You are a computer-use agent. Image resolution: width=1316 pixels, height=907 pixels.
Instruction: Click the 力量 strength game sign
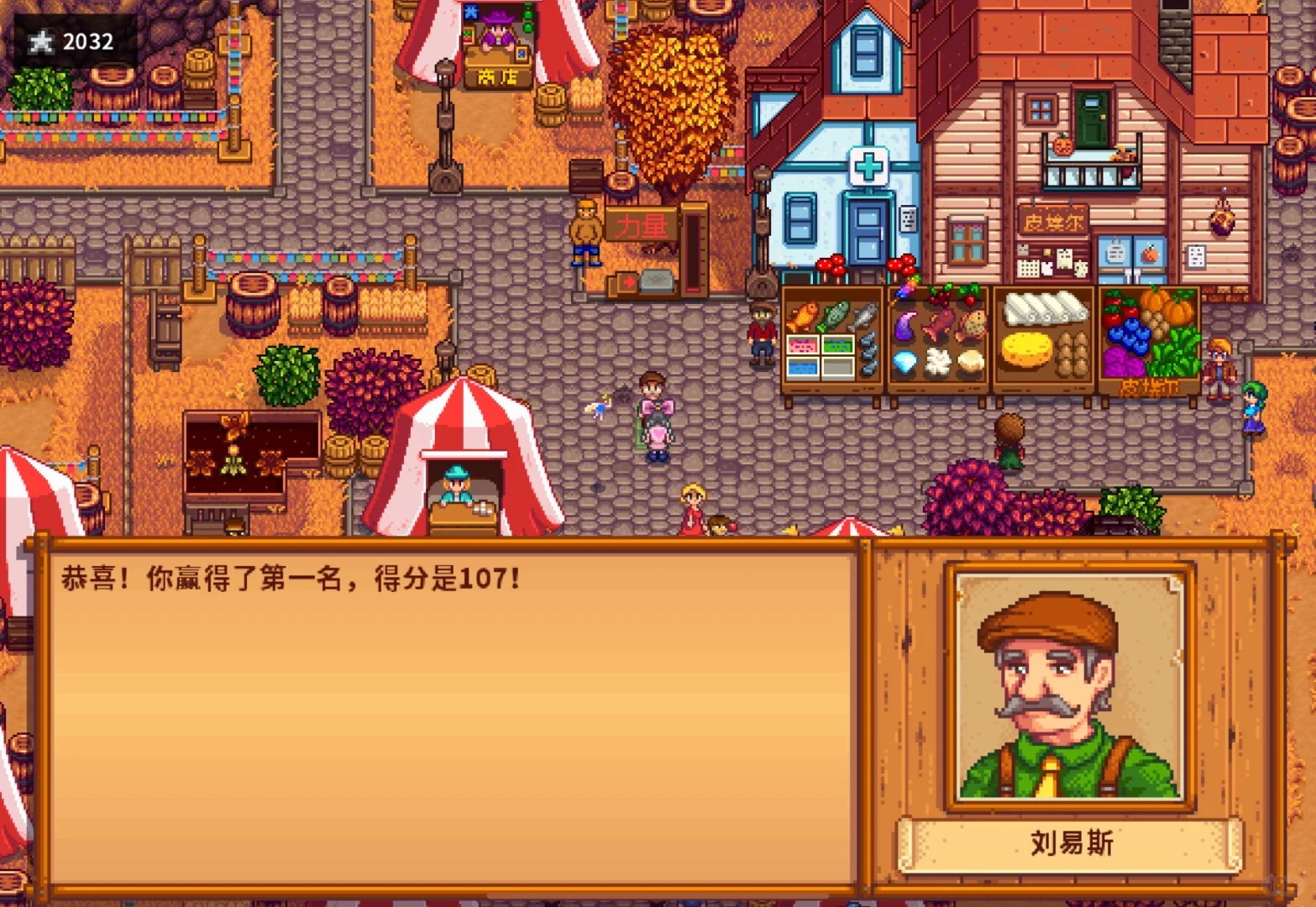click(641, 224)
